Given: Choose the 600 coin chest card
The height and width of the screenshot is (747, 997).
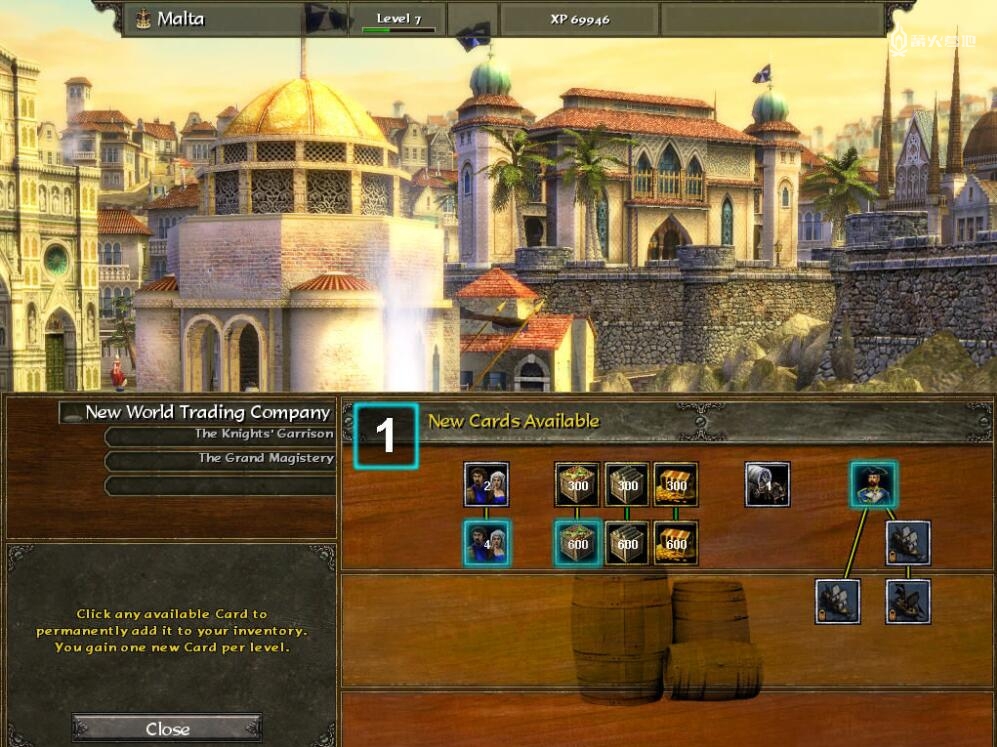Looking at the screenshot, I should click(675, 543).
